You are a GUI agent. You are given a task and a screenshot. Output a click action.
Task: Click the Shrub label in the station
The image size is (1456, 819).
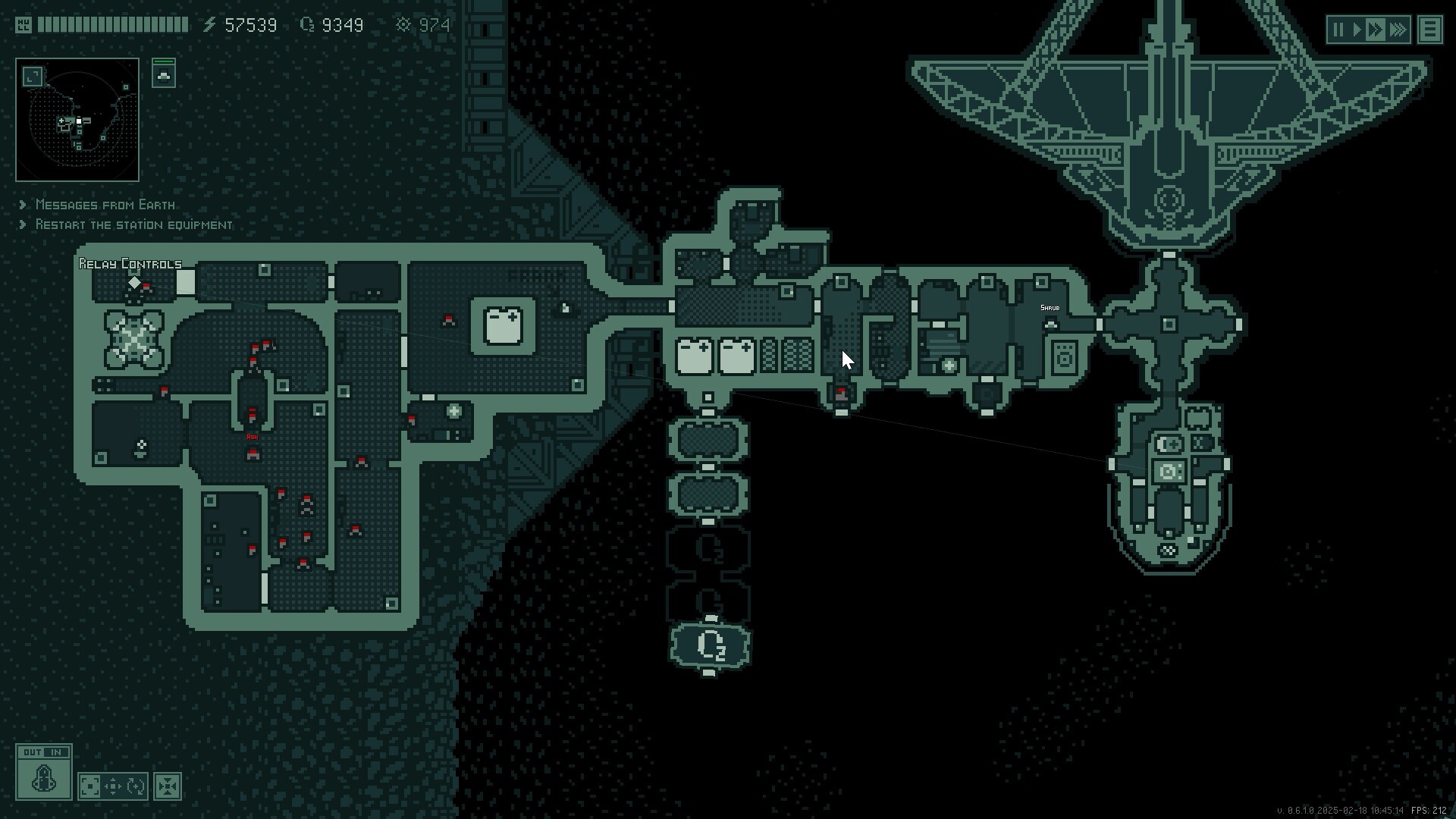pos(1049,308)
